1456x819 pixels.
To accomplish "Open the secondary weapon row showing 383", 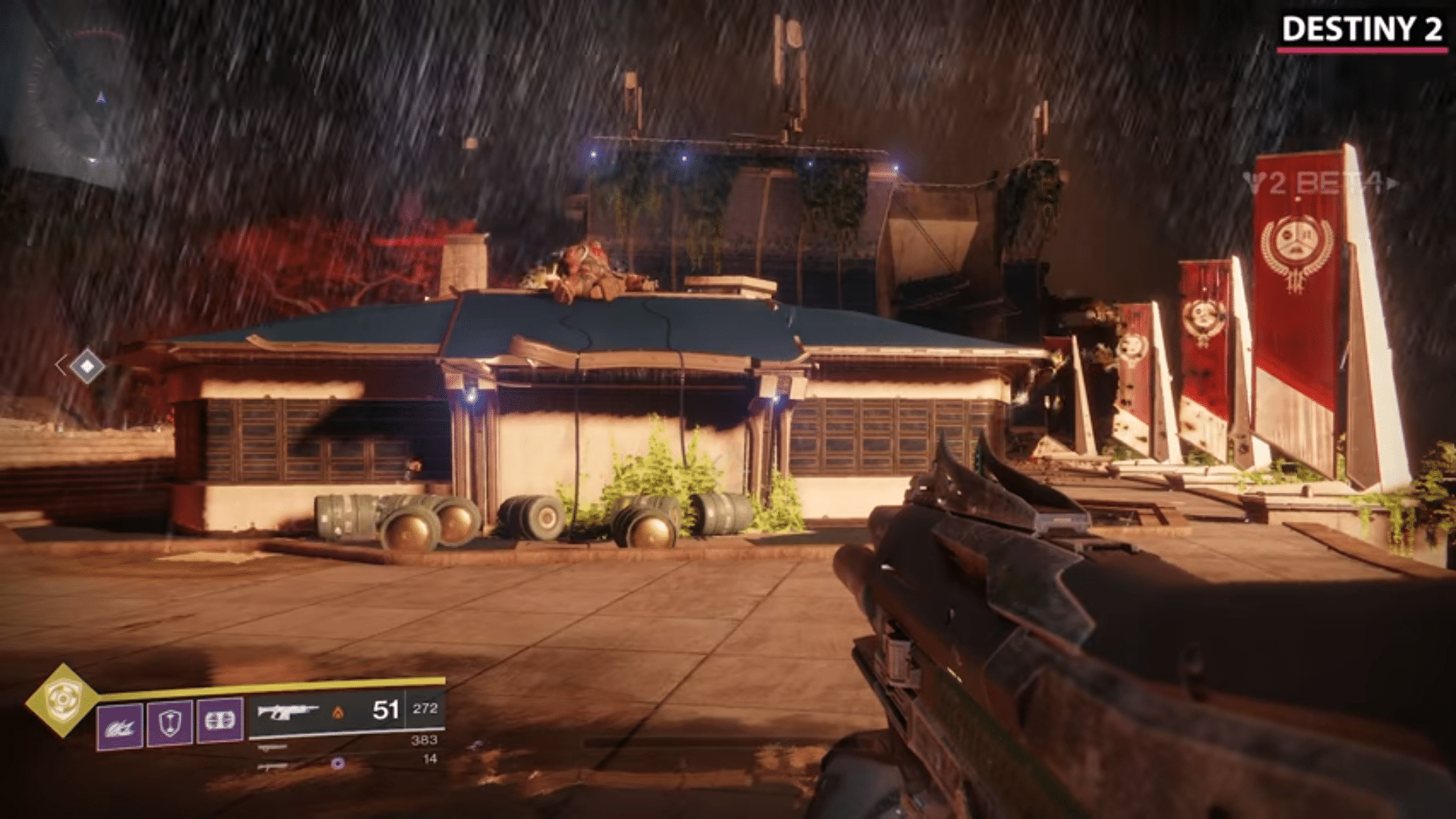I will 425,739.
